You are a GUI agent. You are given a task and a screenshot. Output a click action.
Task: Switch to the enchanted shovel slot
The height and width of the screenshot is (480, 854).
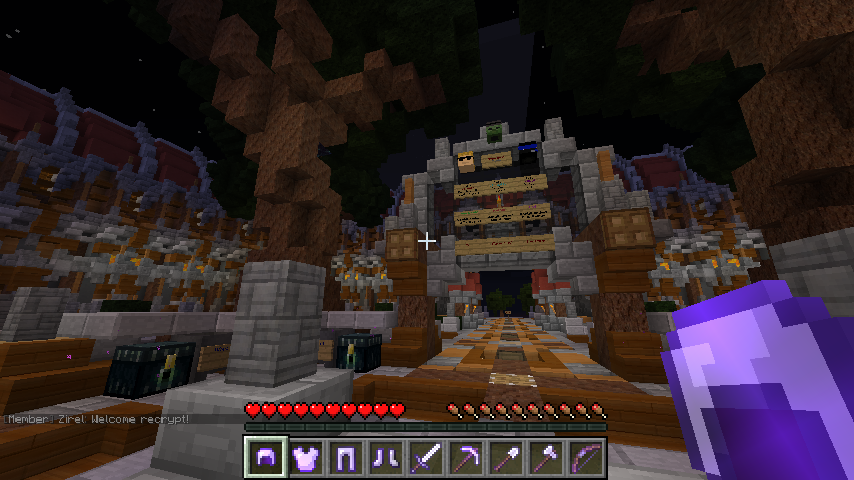tap(506, 458)
